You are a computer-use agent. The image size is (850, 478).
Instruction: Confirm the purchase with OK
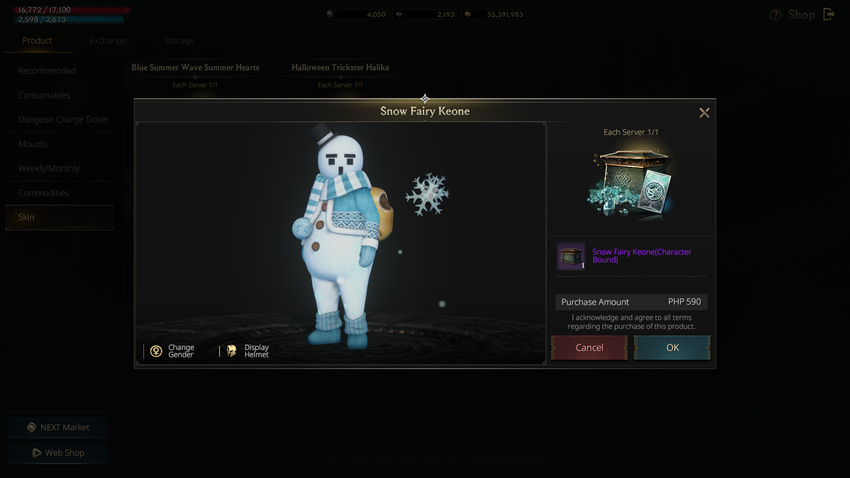pos(672,347)
